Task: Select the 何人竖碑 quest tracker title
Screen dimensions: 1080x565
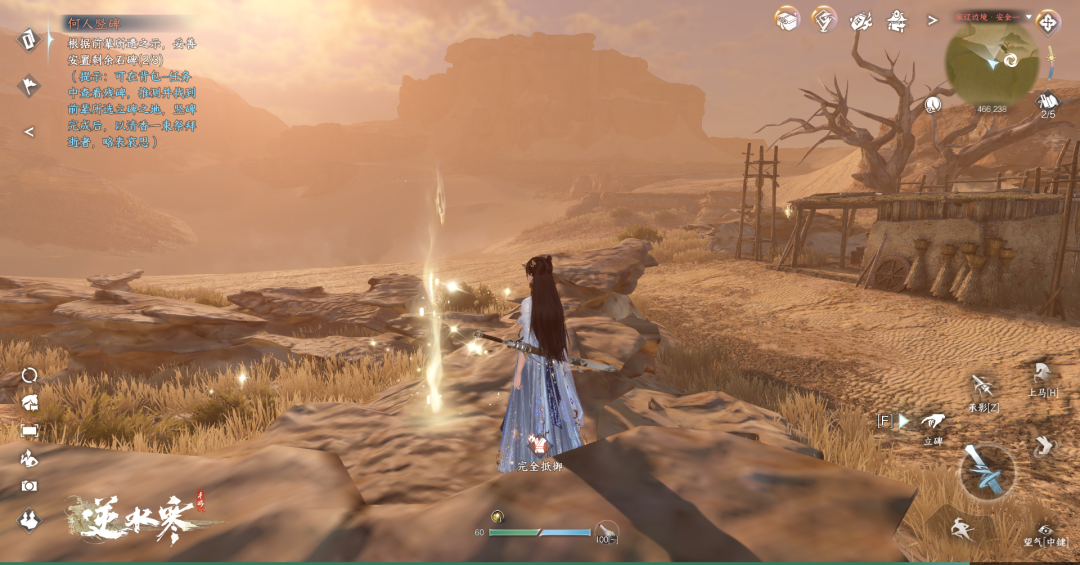Action: coord(92,22)
